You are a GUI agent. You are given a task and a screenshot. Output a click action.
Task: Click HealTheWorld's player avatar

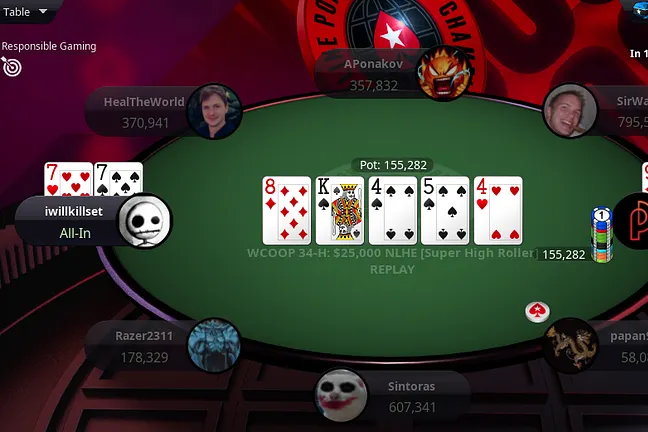coord(215,112)
